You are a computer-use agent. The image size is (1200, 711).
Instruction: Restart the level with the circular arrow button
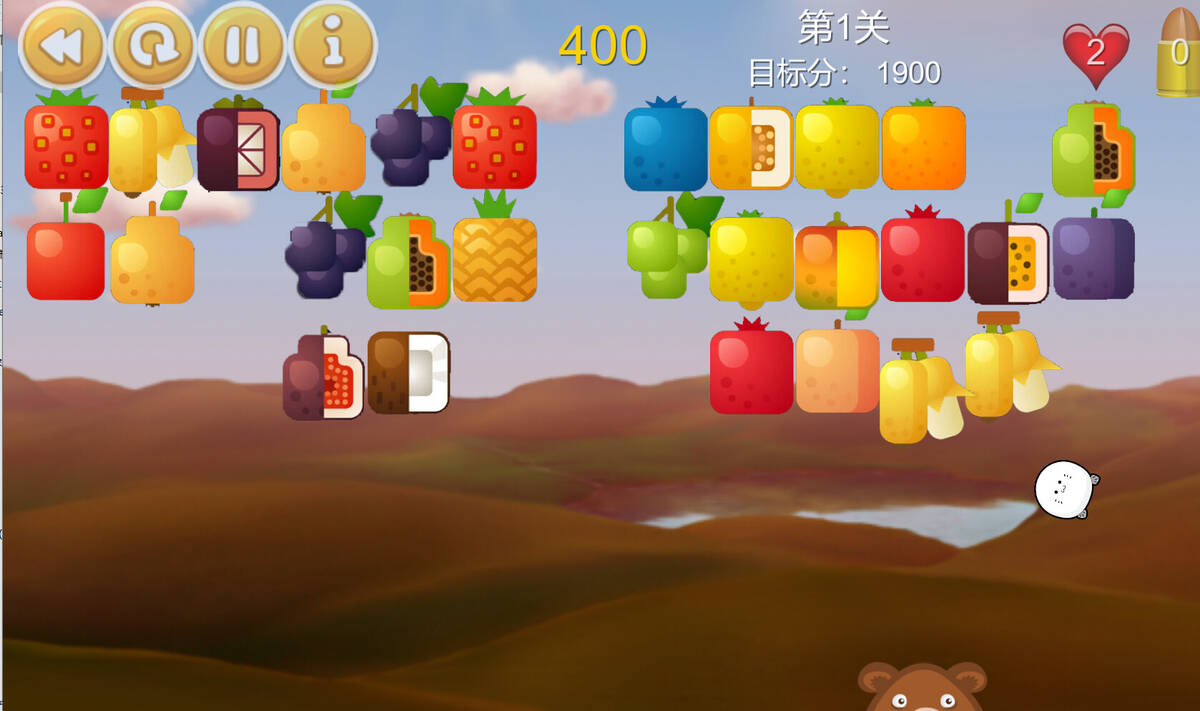point(152,46)
